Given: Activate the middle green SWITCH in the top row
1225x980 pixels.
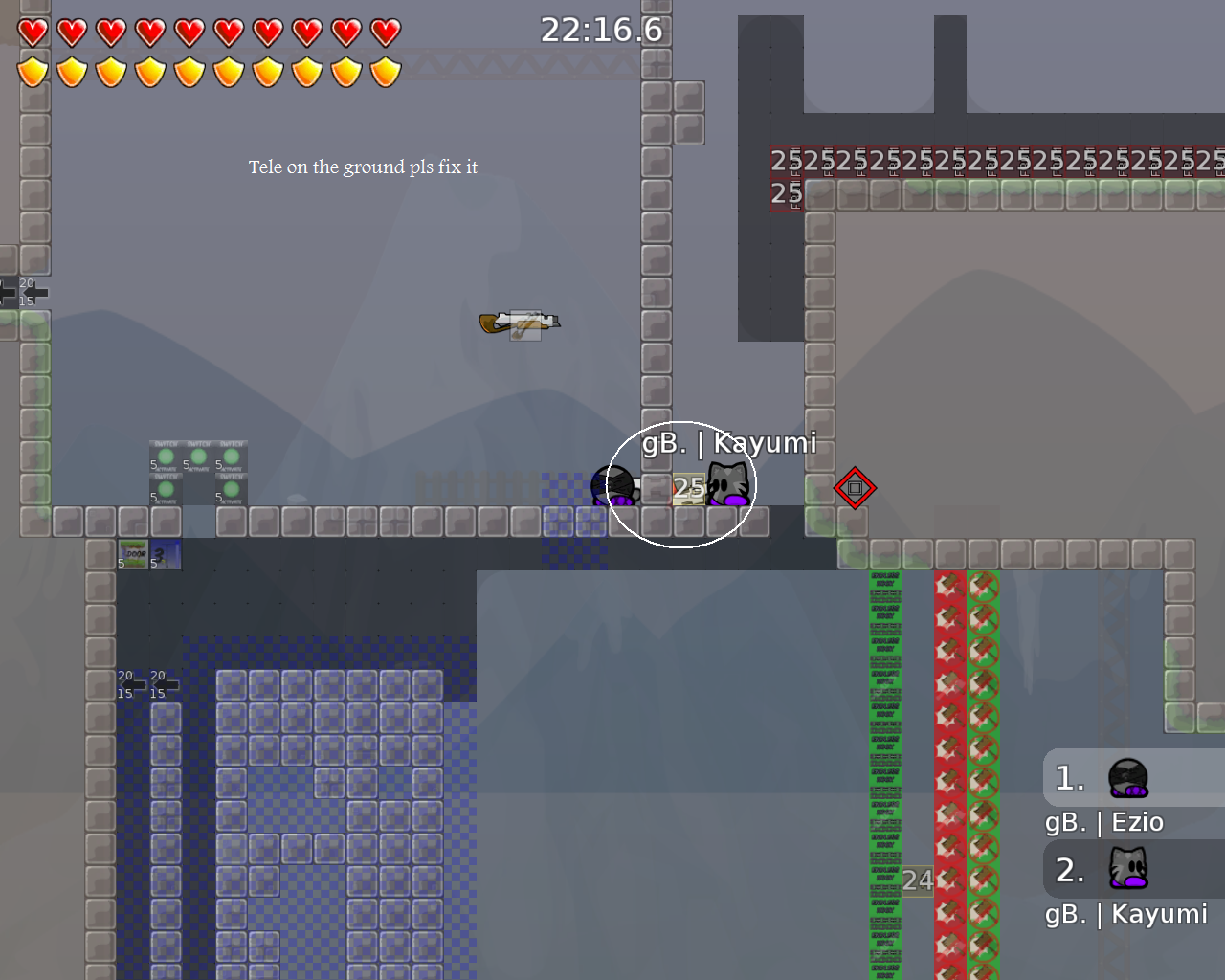Looking at the screenshot, I should 198,457.
